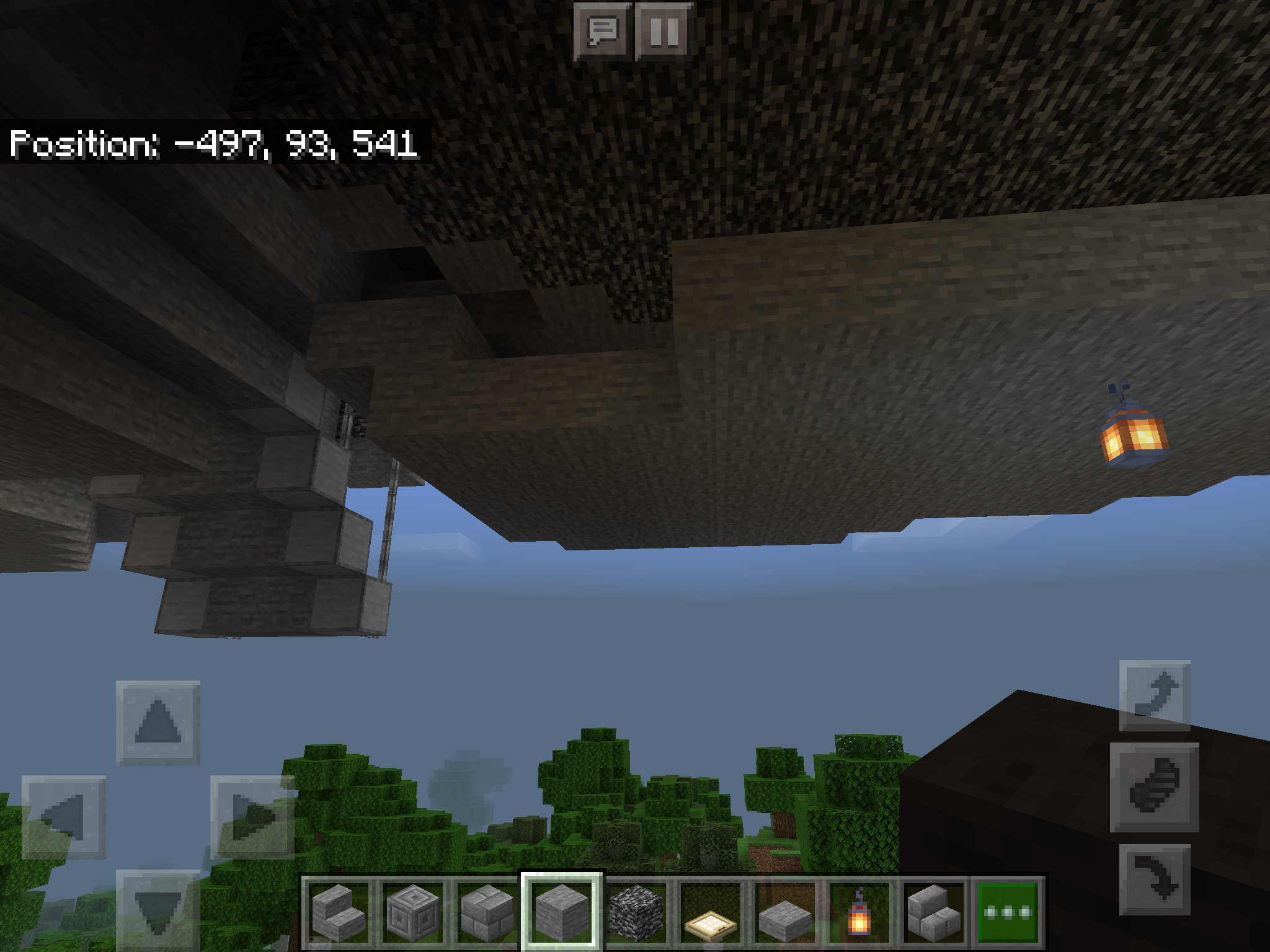
Task: Tap the middle button between the fly arrows
Action: point(1154,787)
